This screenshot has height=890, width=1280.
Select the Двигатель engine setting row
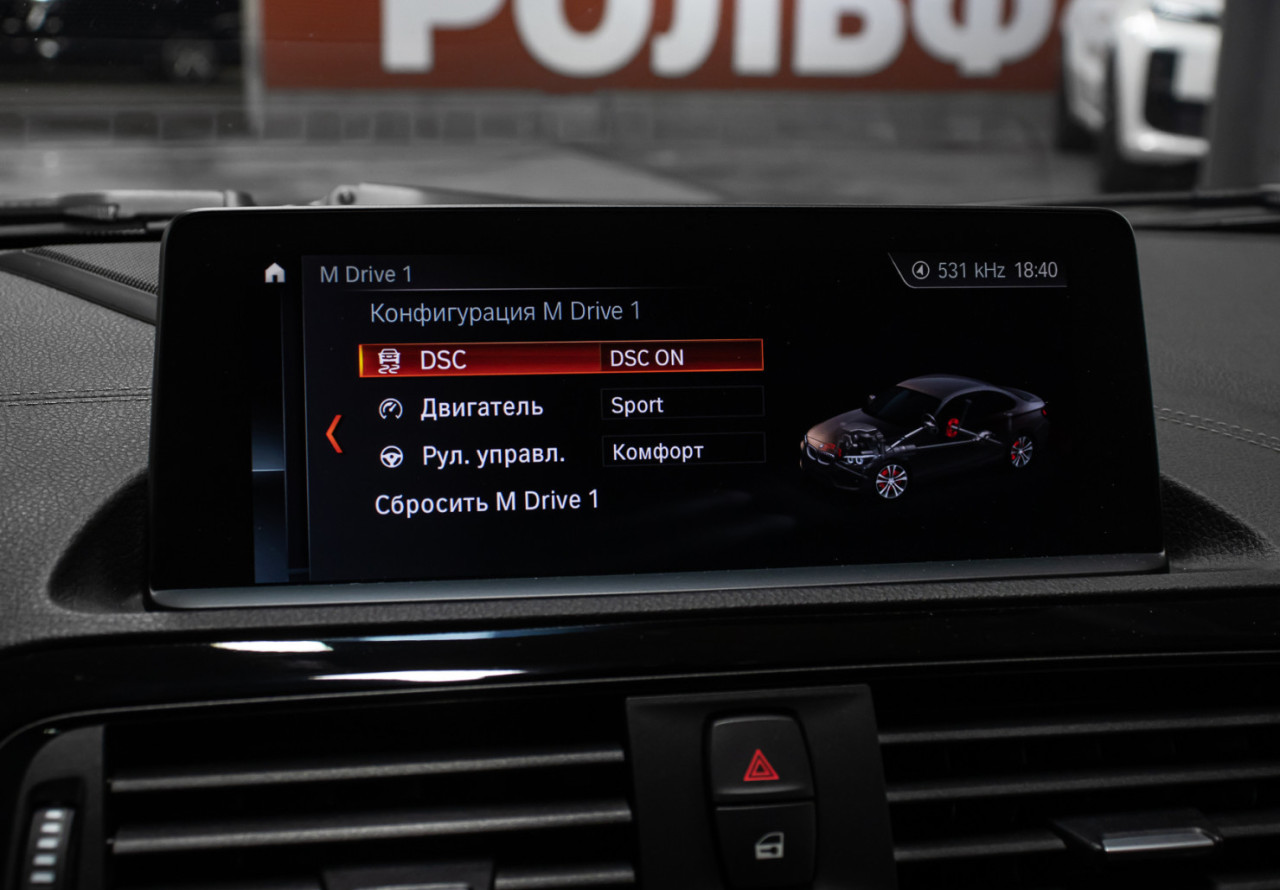pyautogui.click(x=481, y=407)
